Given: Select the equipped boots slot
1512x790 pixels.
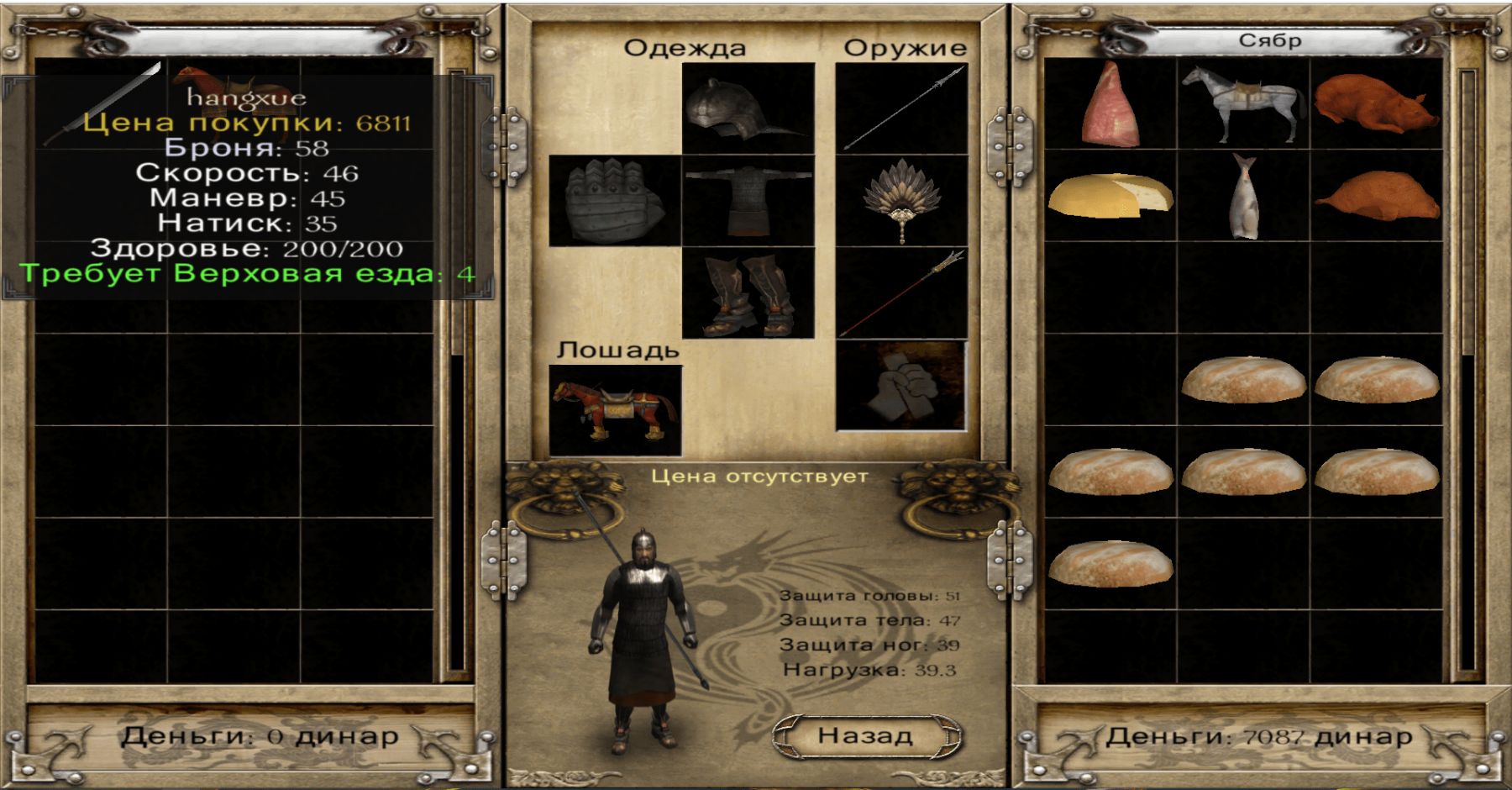Looking at the screenshot, I should pos(748,293).
